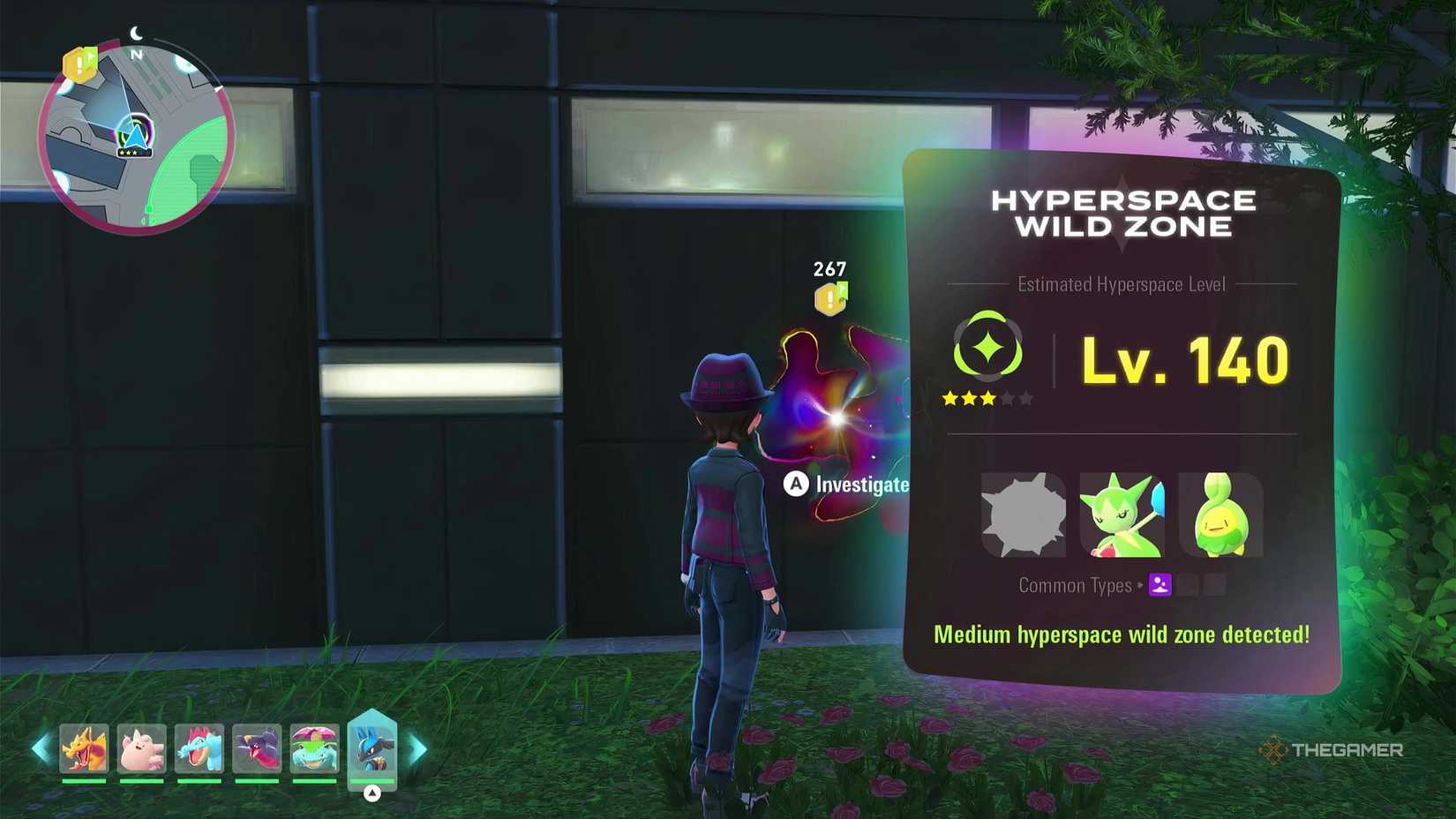Select the highlighted Lucario party slot

click(x=373, y=748)
